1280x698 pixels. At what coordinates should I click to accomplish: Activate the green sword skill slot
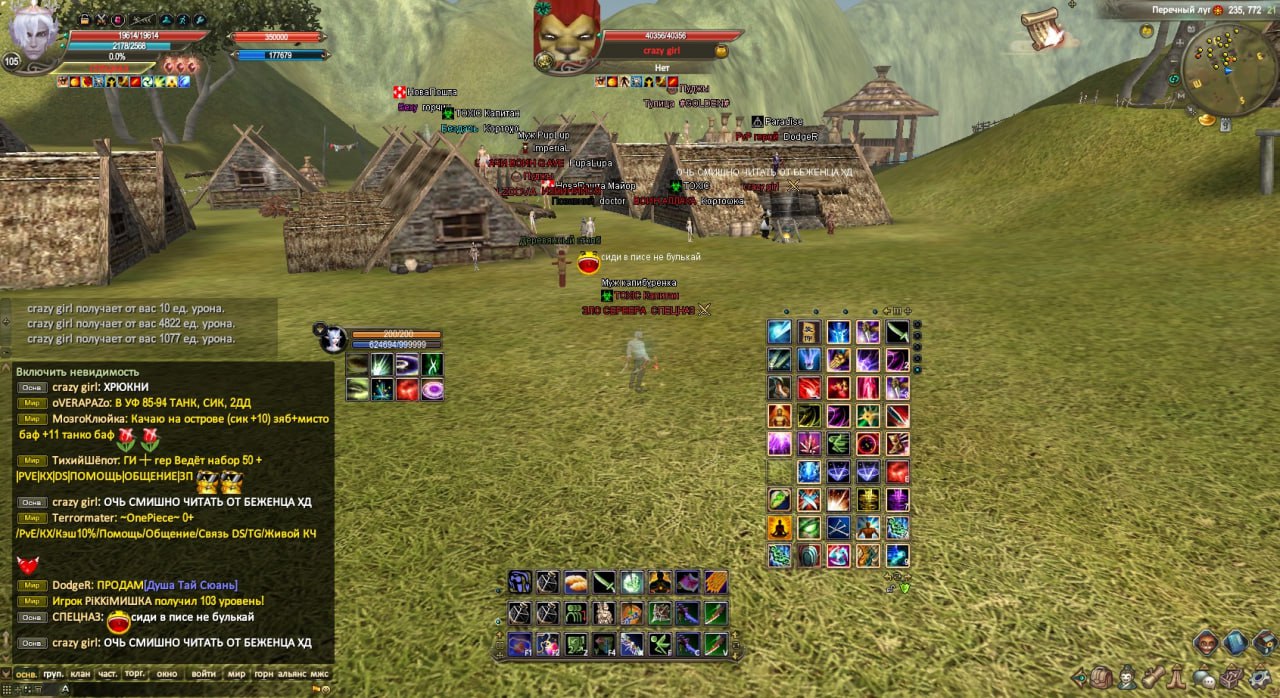tap(603, 582)
